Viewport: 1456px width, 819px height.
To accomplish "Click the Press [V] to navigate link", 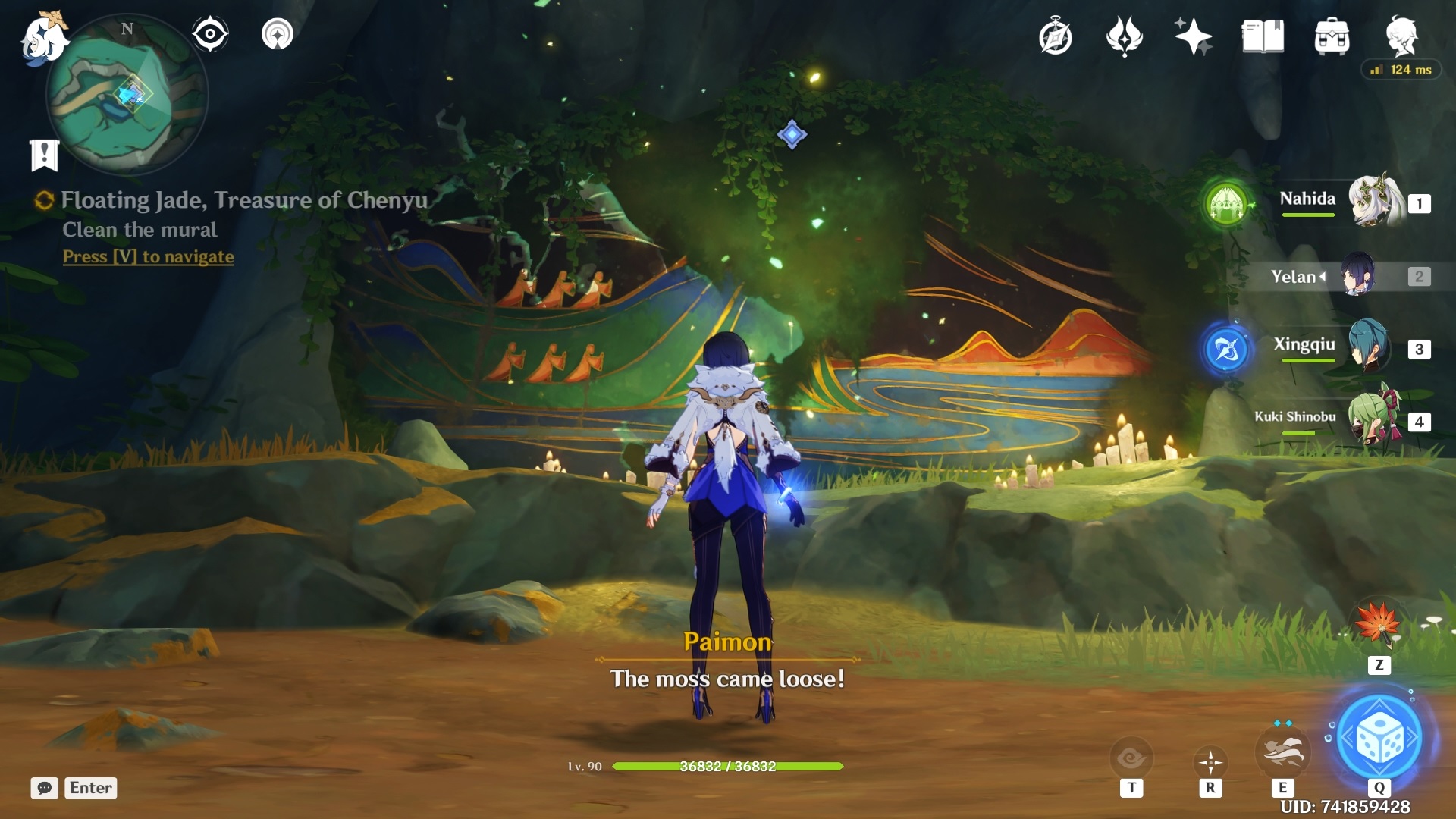I will [x=147, y=256].
